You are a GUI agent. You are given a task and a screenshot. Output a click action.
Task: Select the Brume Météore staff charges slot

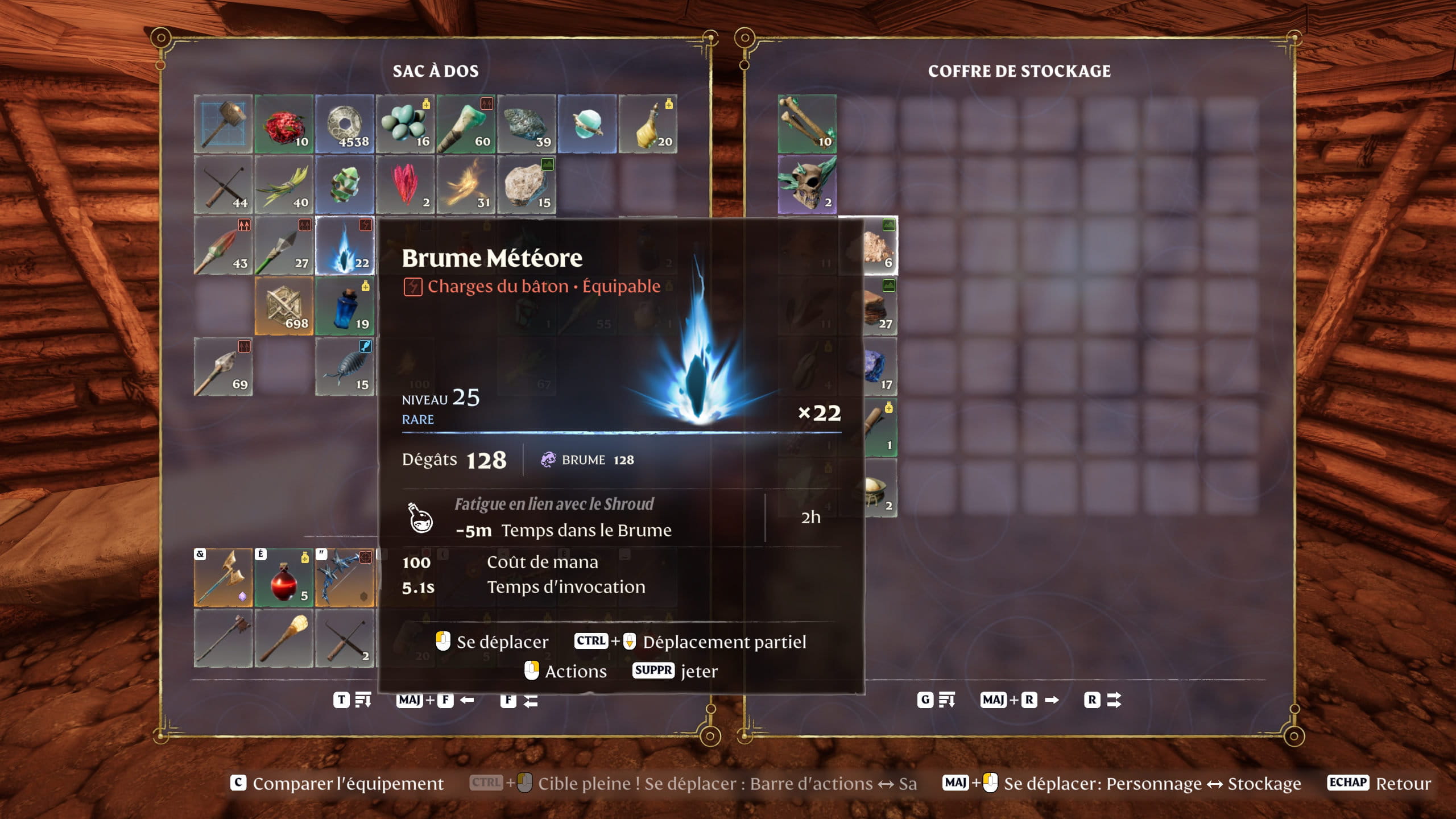pyautogui.click(x=345, y=246)
